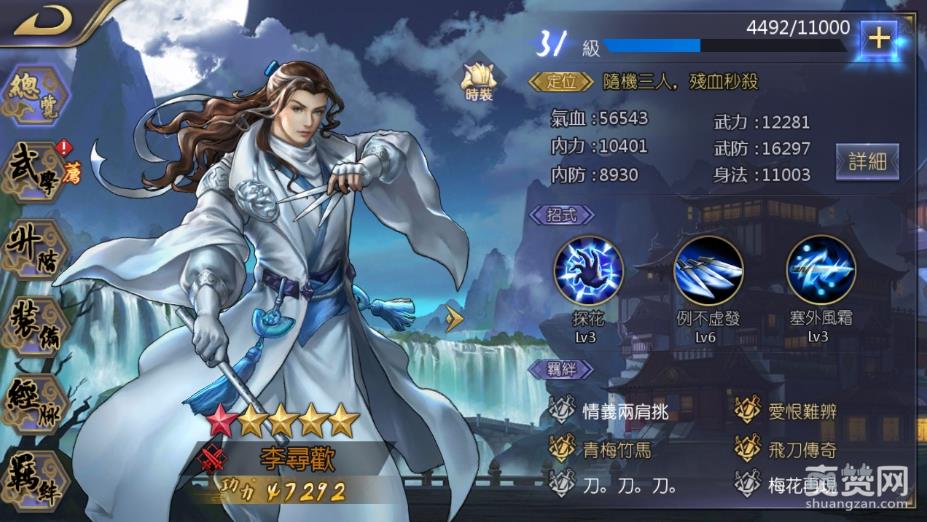Click the gold arrow beside the character

[x=456, y=320]
